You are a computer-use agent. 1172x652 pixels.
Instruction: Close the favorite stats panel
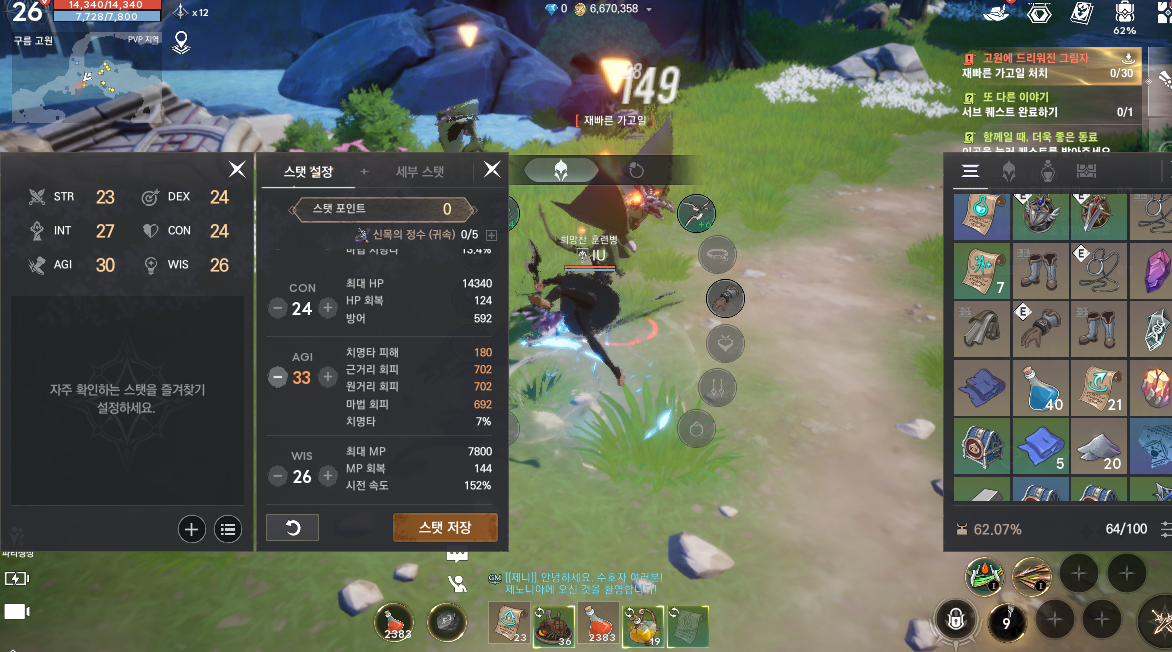click(x=237, y=170)
